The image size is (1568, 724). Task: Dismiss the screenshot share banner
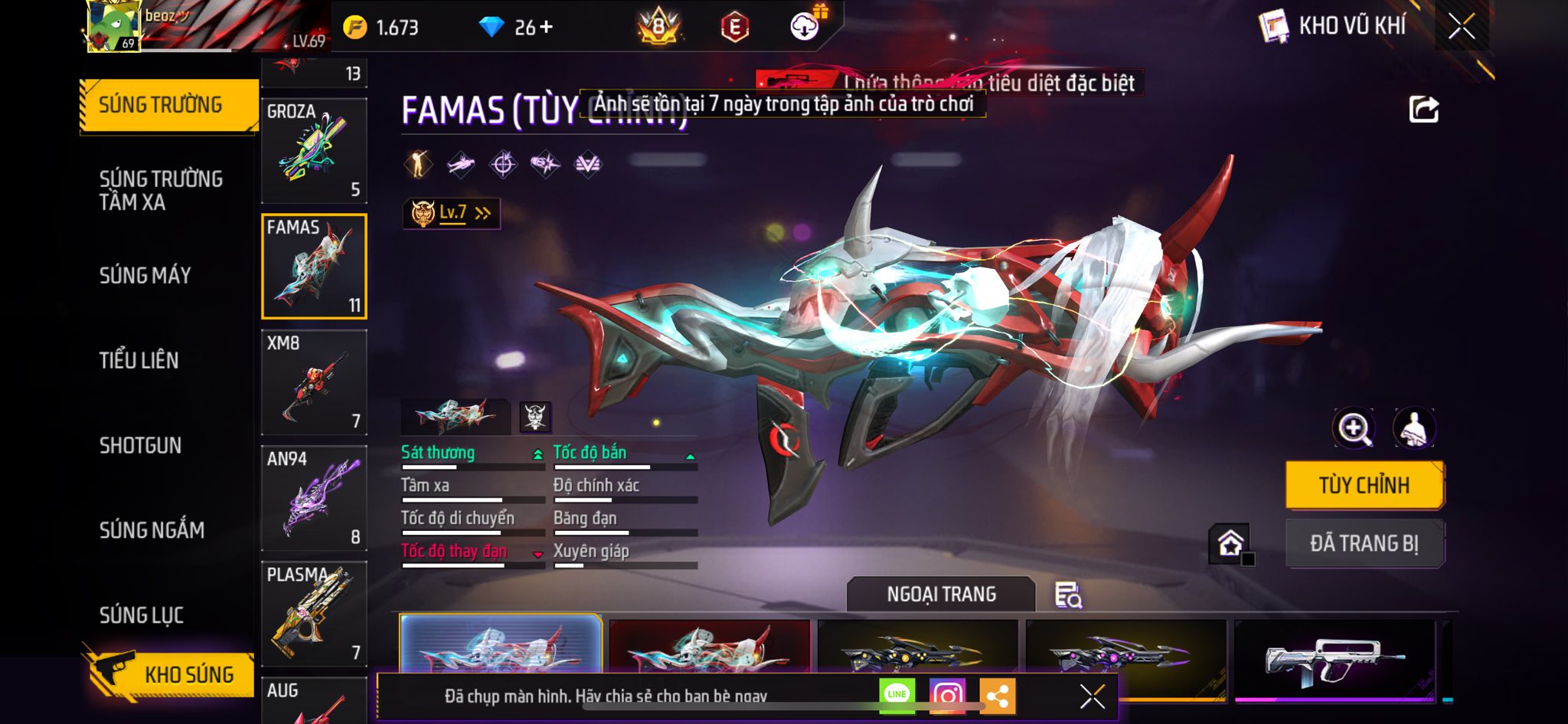(x=1092, y=696)
